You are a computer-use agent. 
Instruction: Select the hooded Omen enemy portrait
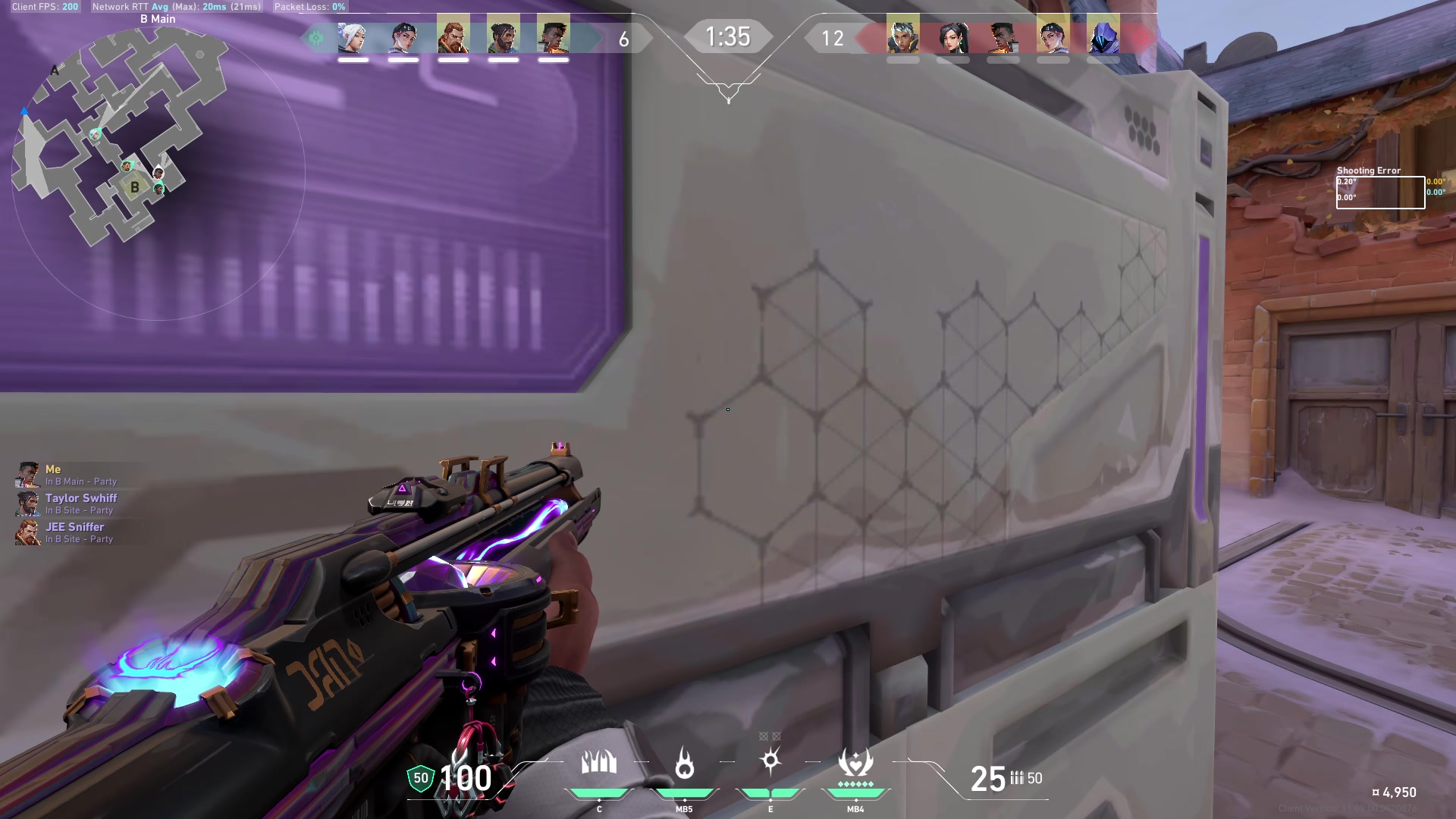(x=1103, y=36)
